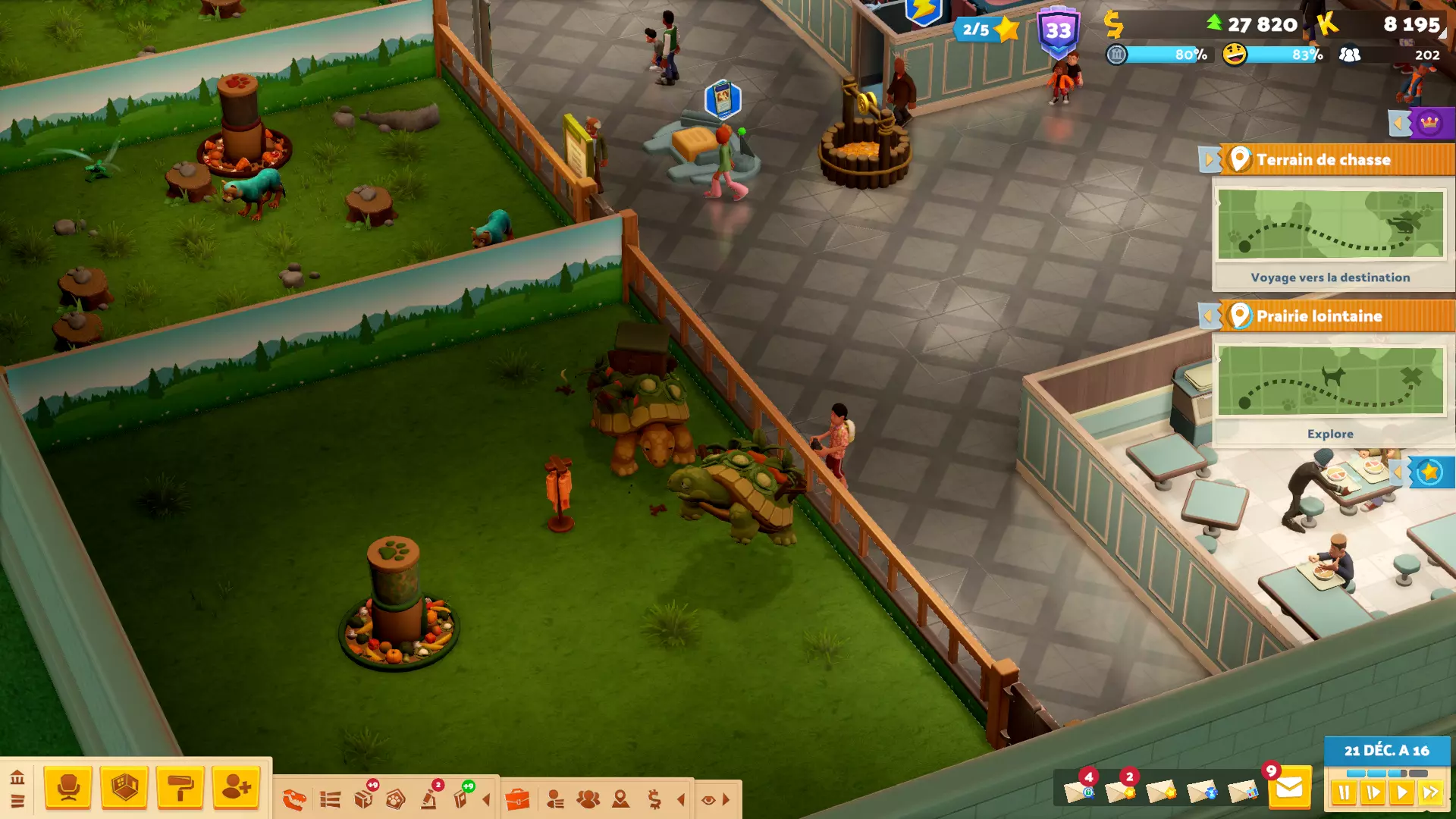The height and width of the screenshot is (819, 1456).
Task: Open the museum building overview icon
Action: [17, 777]
